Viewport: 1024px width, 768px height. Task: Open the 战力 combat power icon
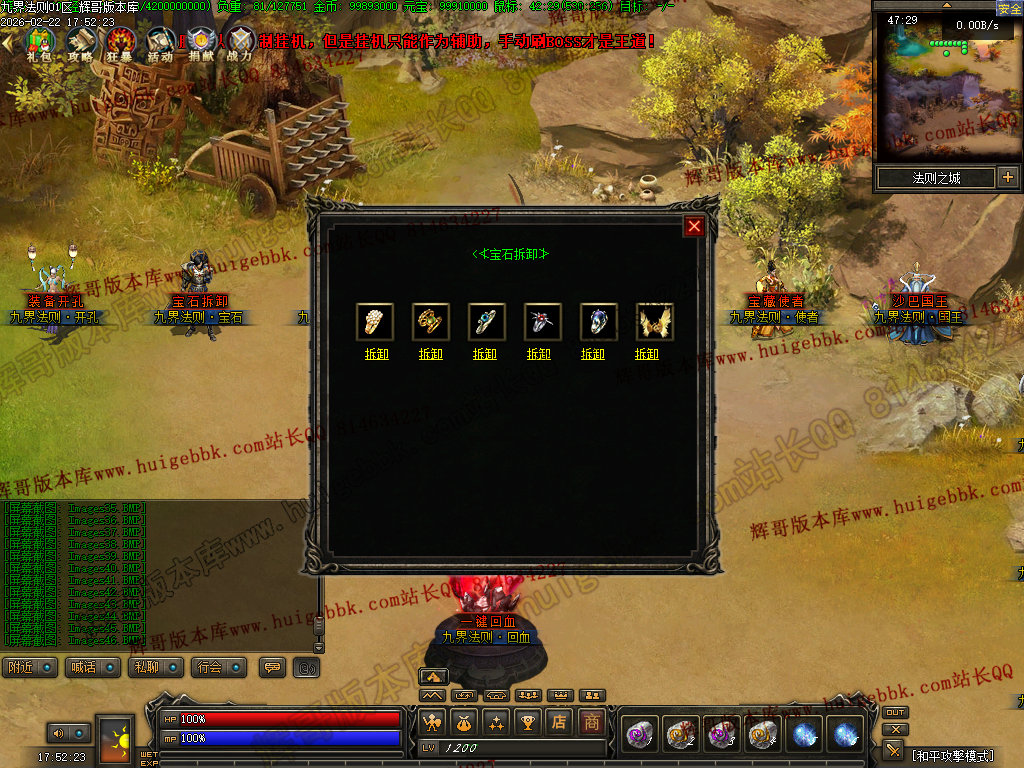point(240,42)
